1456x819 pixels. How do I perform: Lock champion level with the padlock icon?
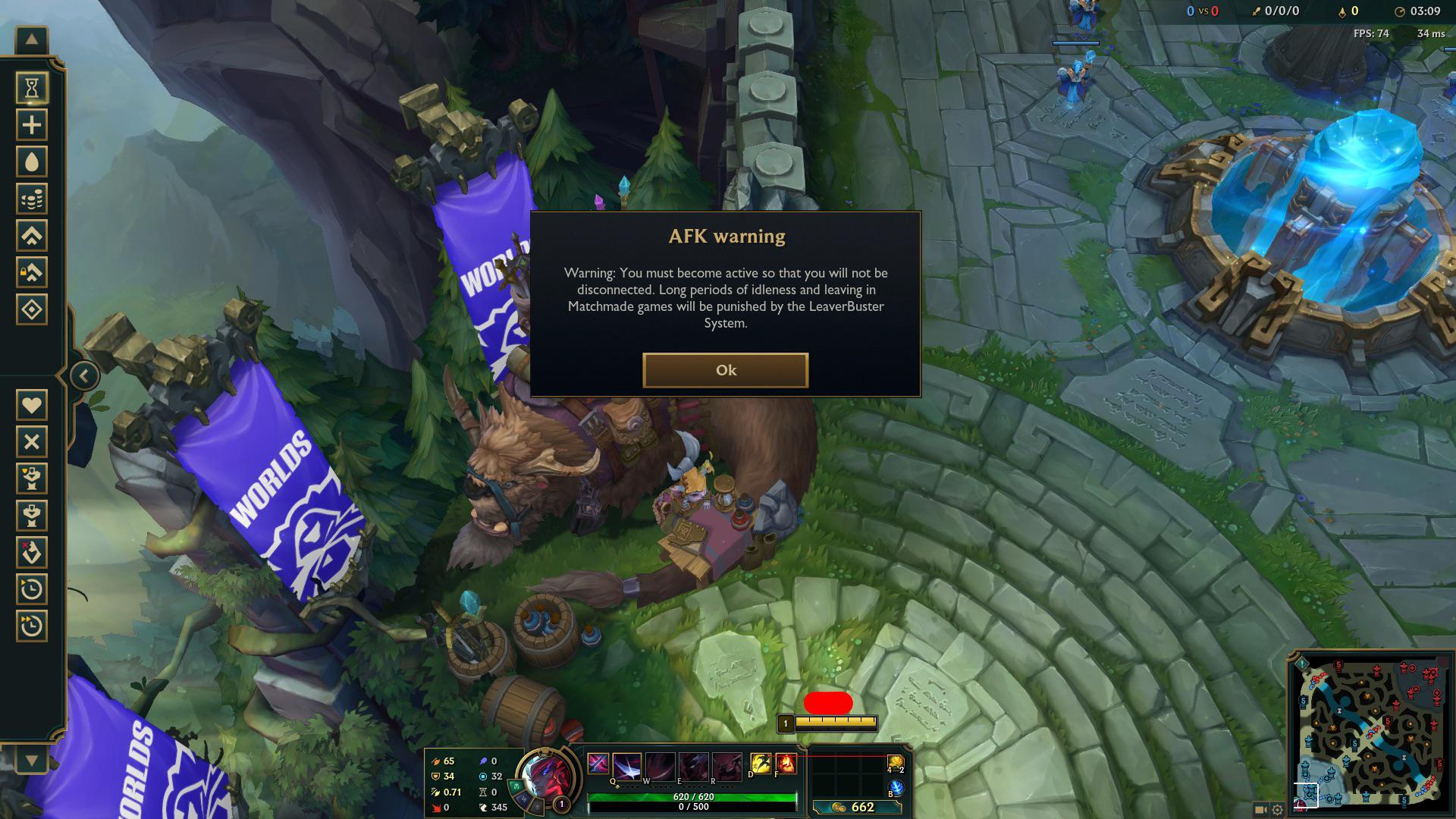31,271
